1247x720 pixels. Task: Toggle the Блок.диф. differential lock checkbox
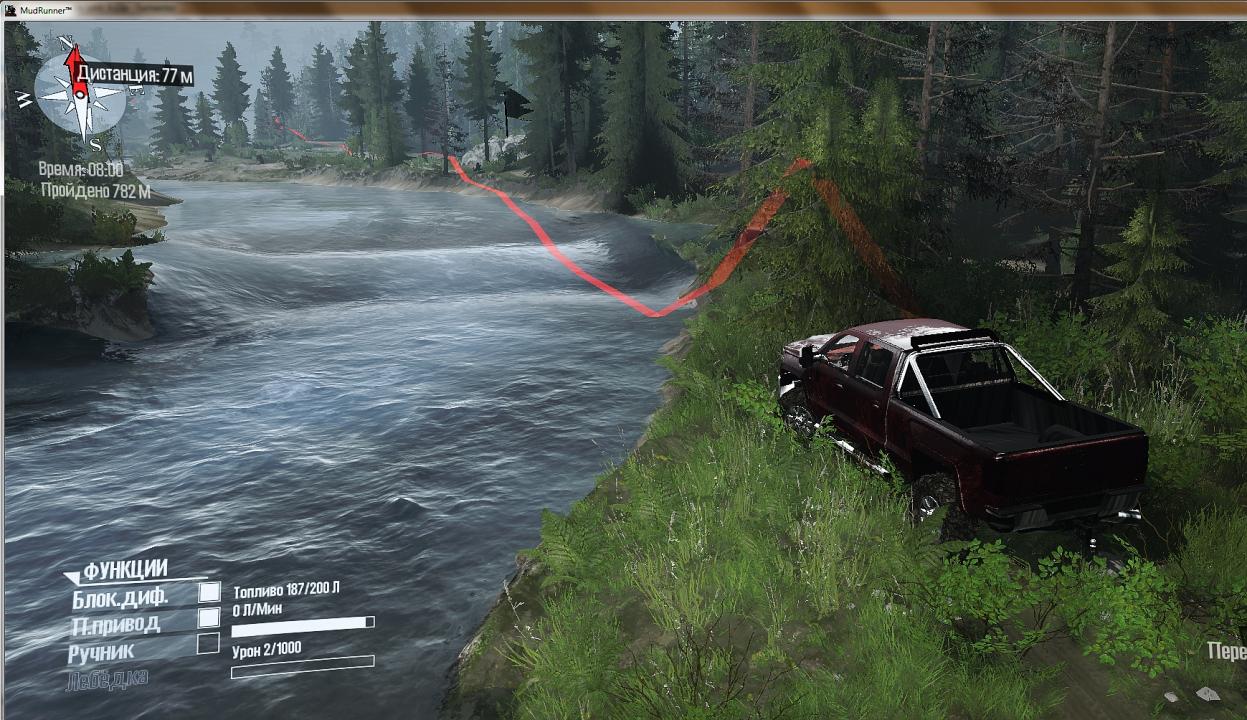[209, 592]
